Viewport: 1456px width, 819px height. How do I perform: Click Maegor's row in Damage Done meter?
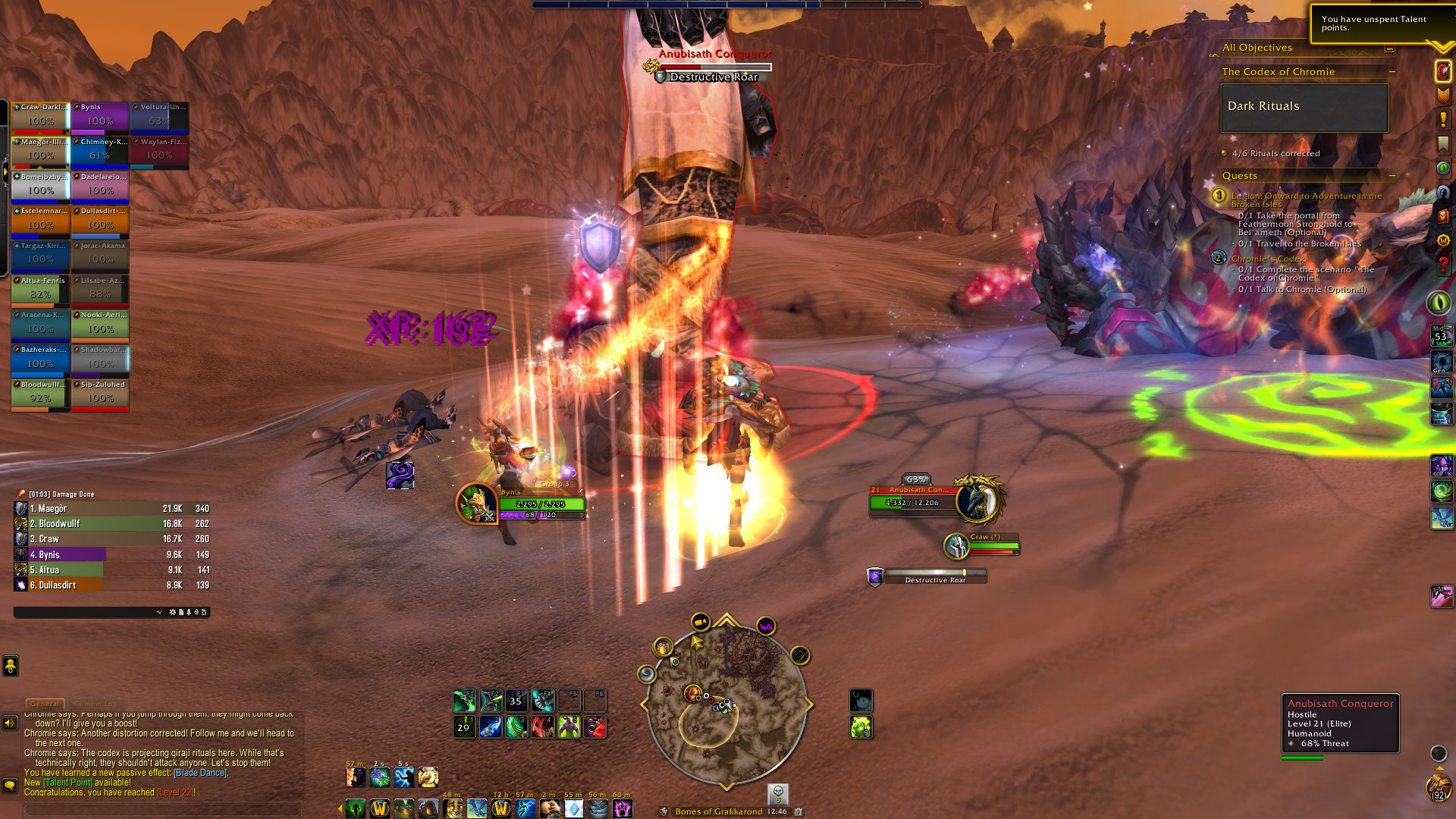point(111,509)
